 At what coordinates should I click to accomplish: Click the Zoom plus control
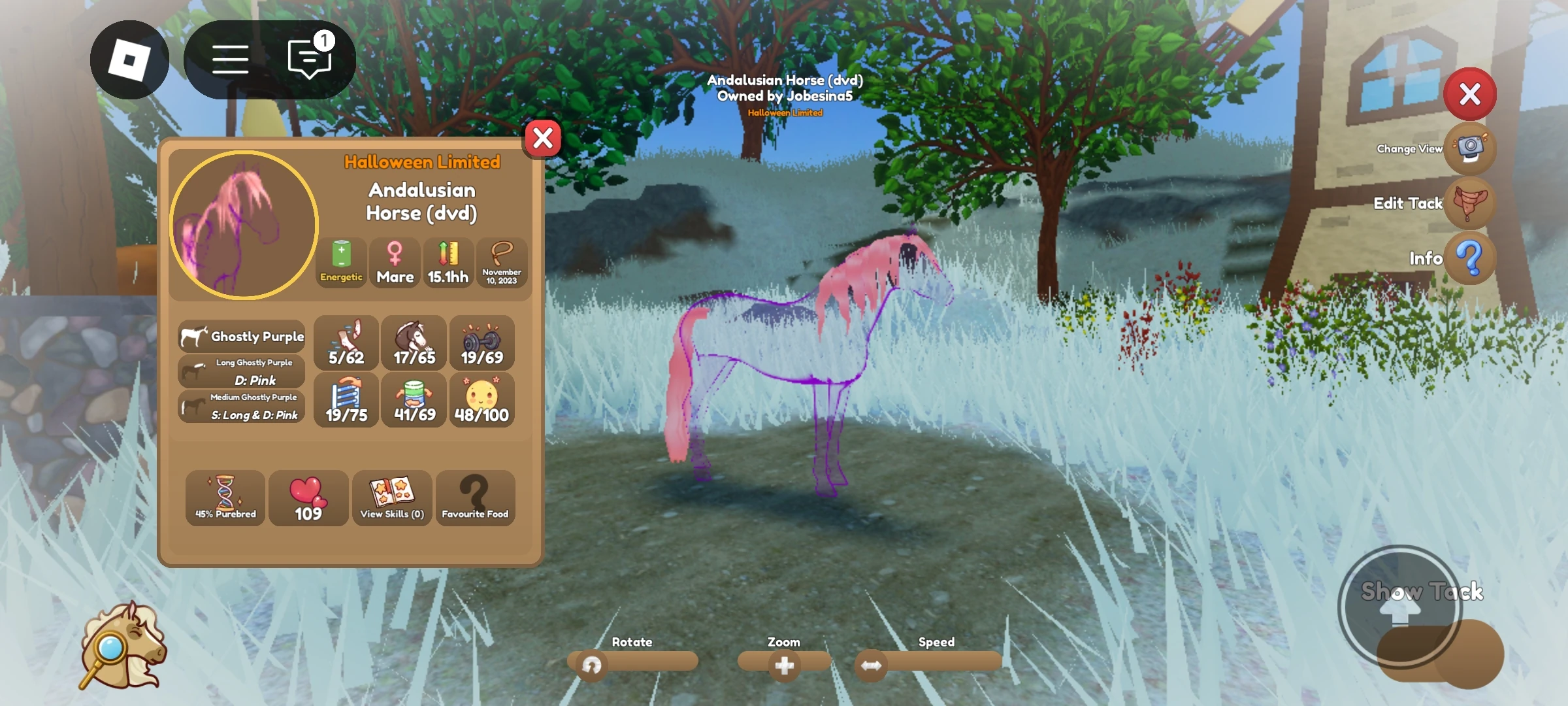tap(783, 664)
